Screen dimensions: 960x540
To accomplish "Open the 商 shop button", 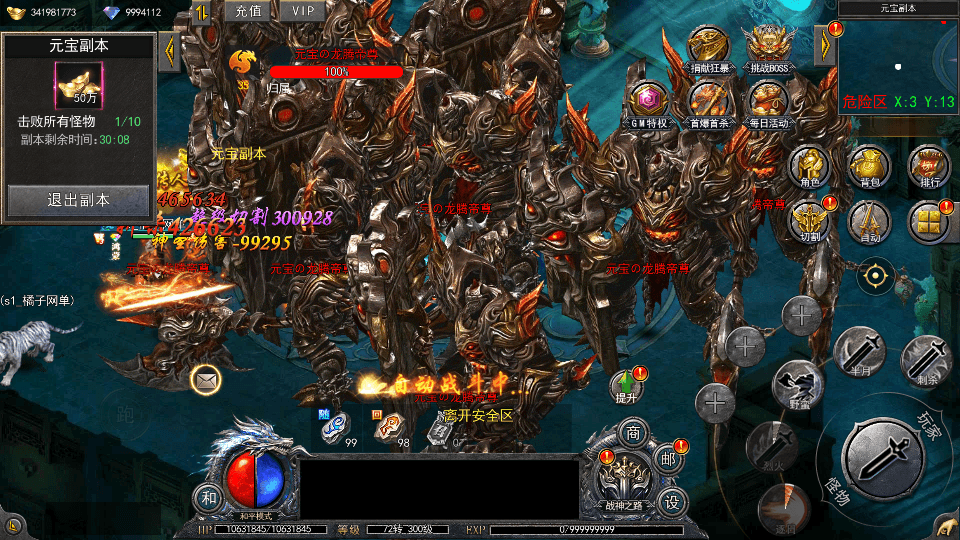I will tap(633, 434).
